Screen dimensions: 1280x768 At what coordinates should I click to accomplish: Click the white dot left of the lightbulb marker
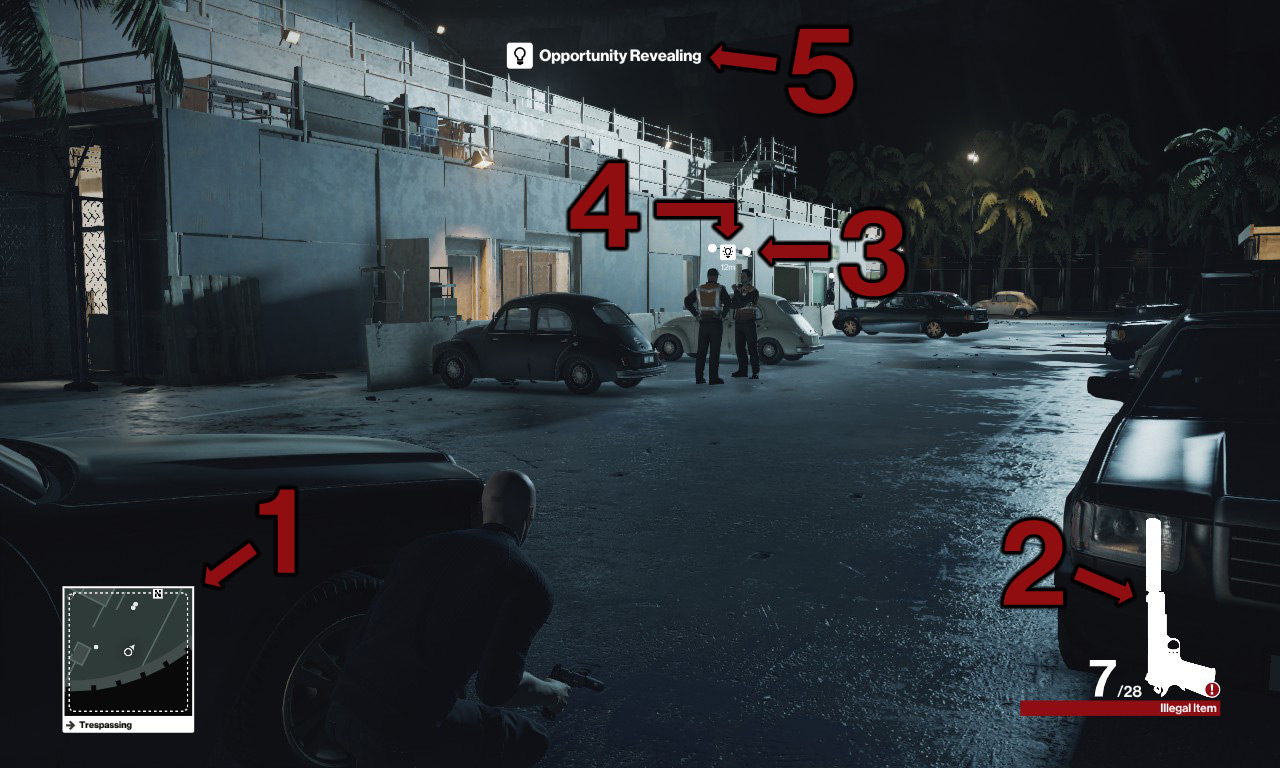pyautogui.click(x=712, y=248)
